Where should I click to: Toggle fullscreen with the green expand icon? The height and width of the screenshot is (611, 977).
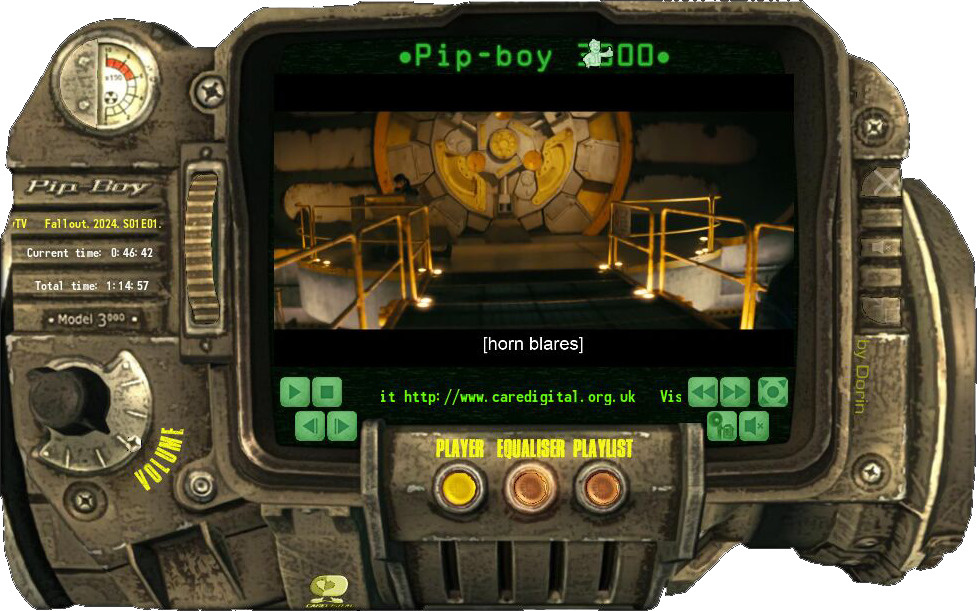click(773, 391)
